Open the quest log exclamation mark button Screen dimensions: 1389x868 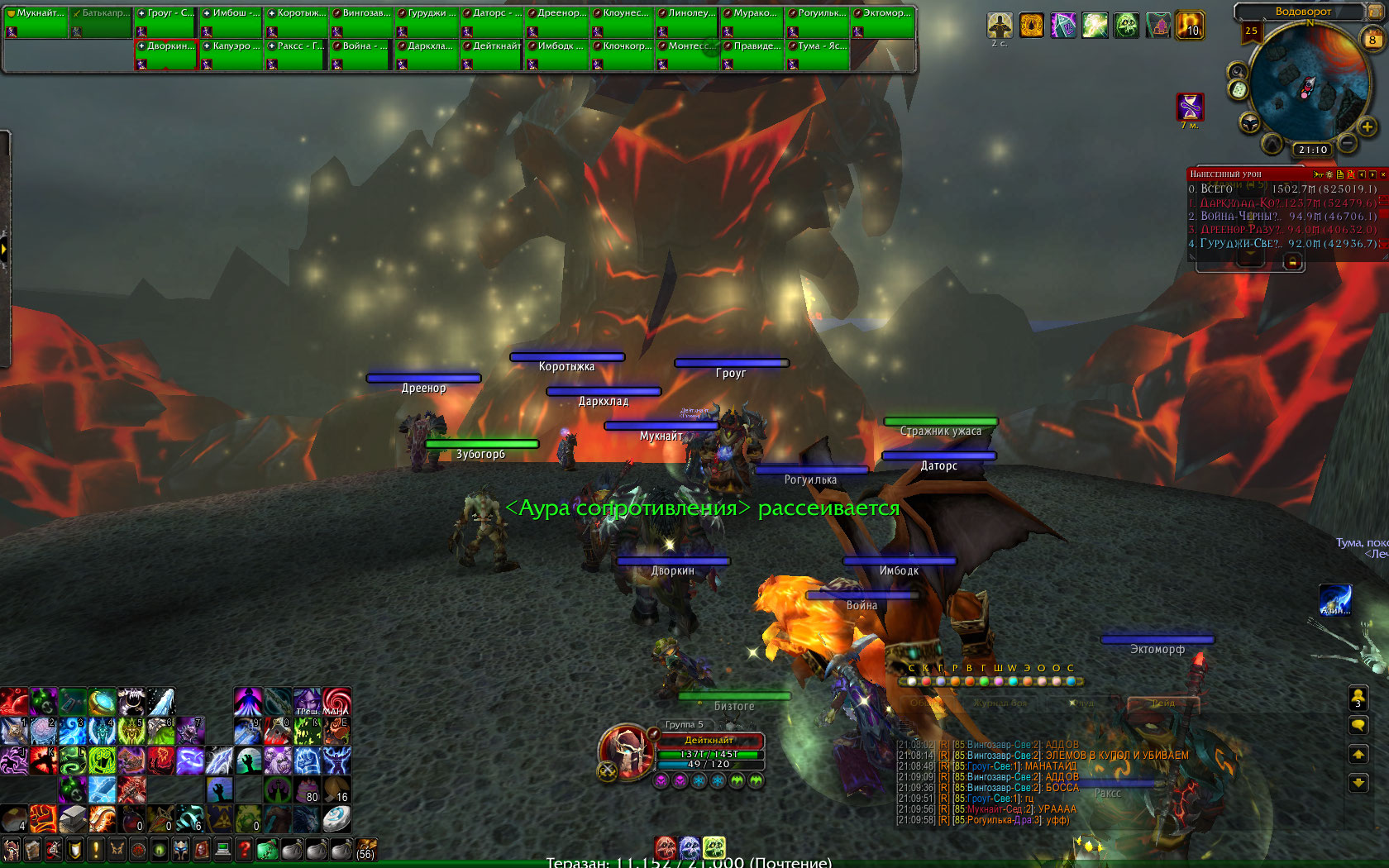click(96, 849)
